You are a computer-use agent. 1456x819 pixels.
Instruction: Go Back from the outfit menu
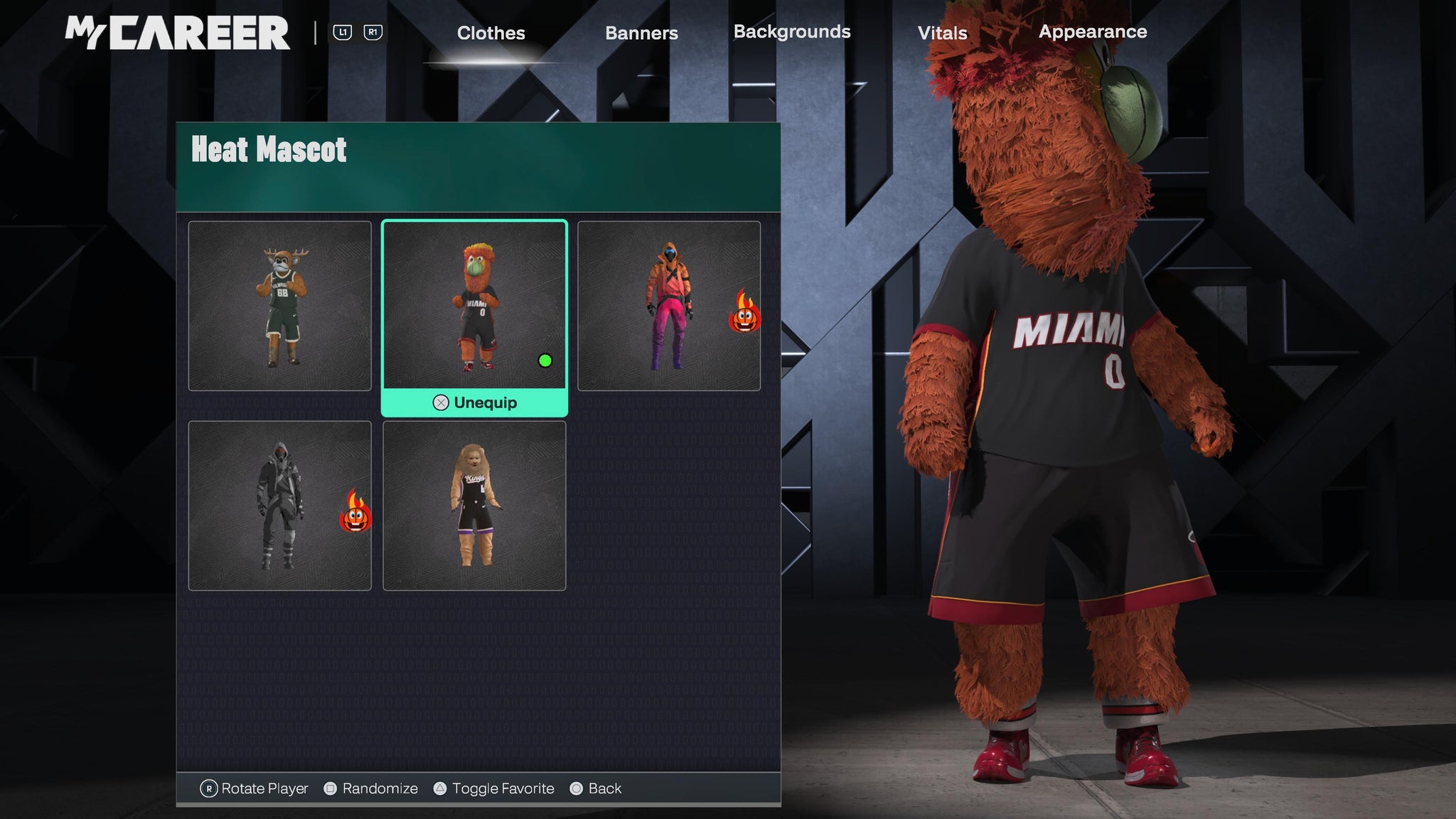(596, 788)
